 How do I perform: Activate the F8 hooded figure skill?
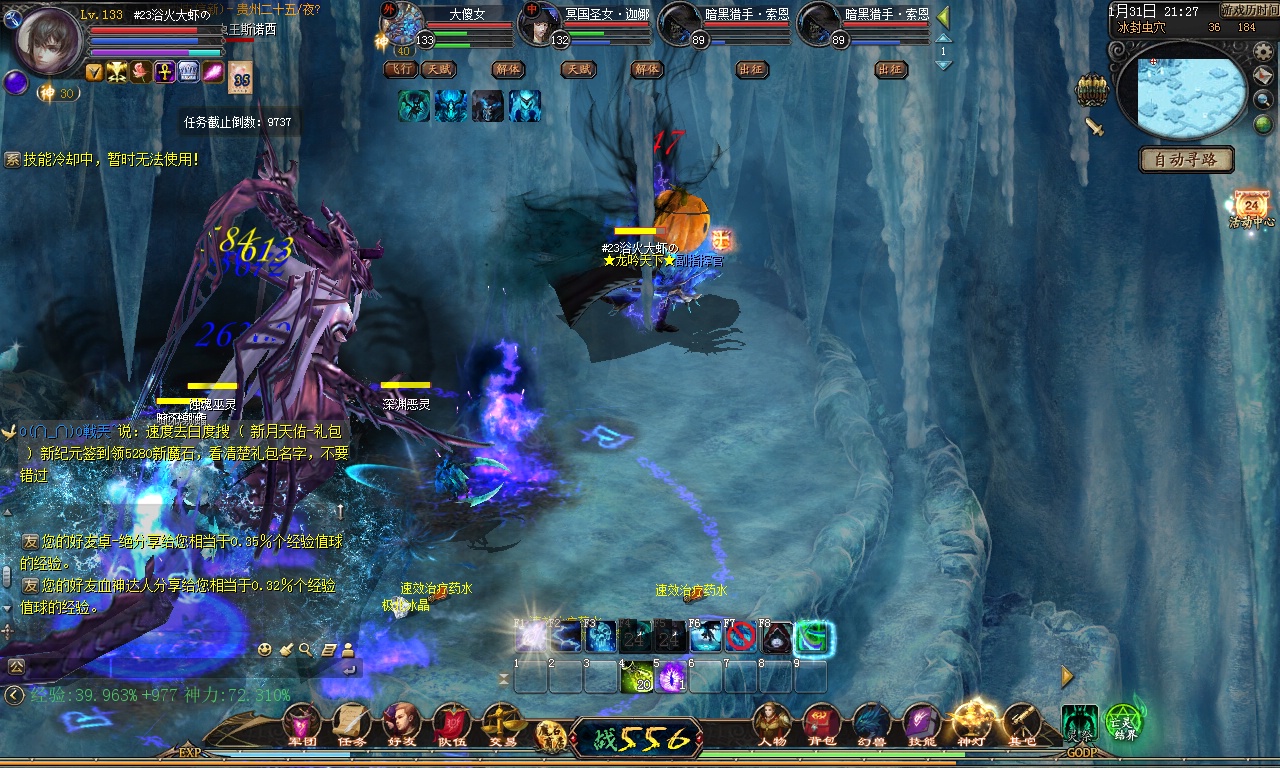tap(777, 636)
